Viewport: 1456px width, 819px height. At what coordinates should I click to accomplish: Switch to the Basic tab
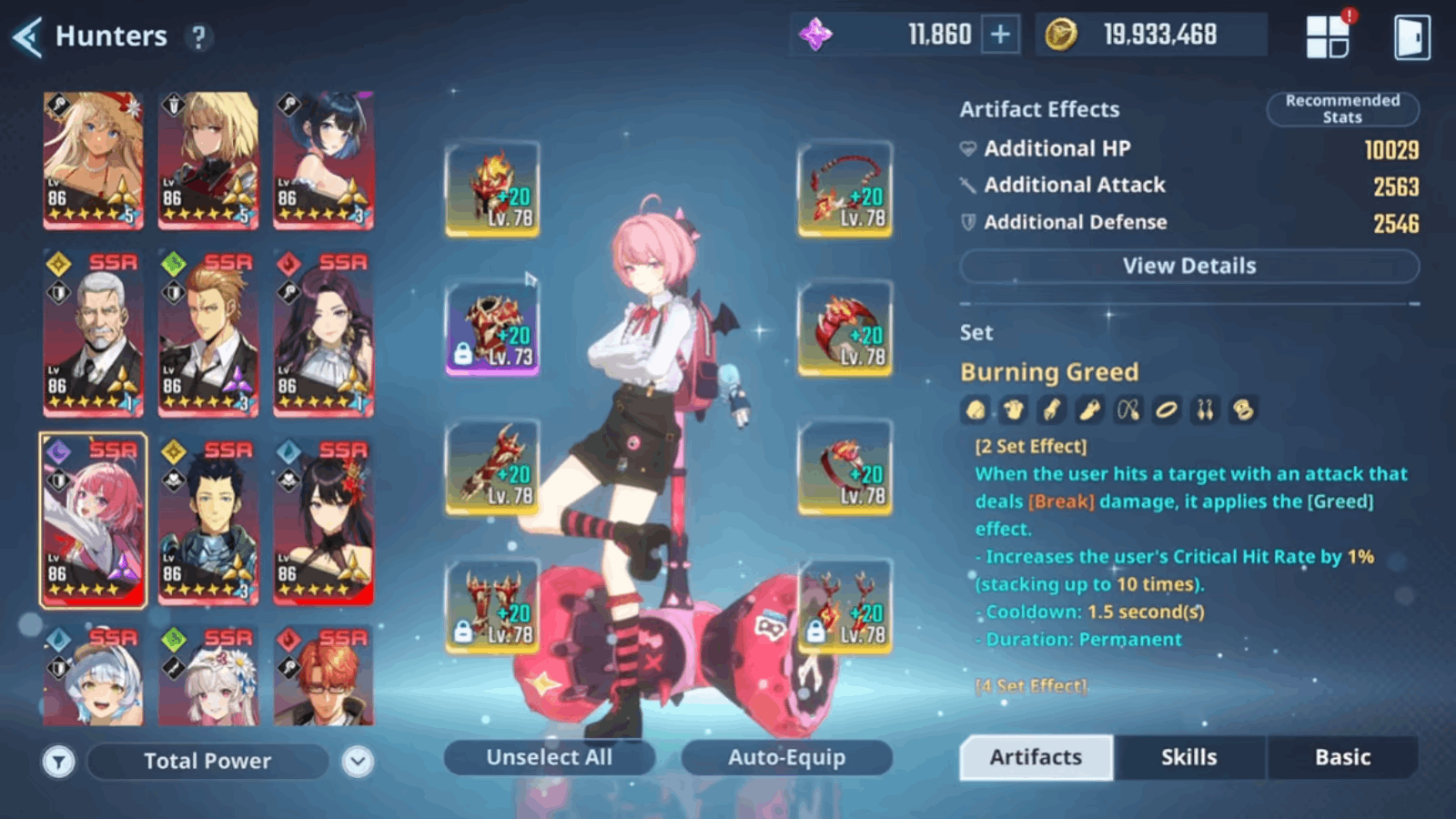pos(1342,757)
